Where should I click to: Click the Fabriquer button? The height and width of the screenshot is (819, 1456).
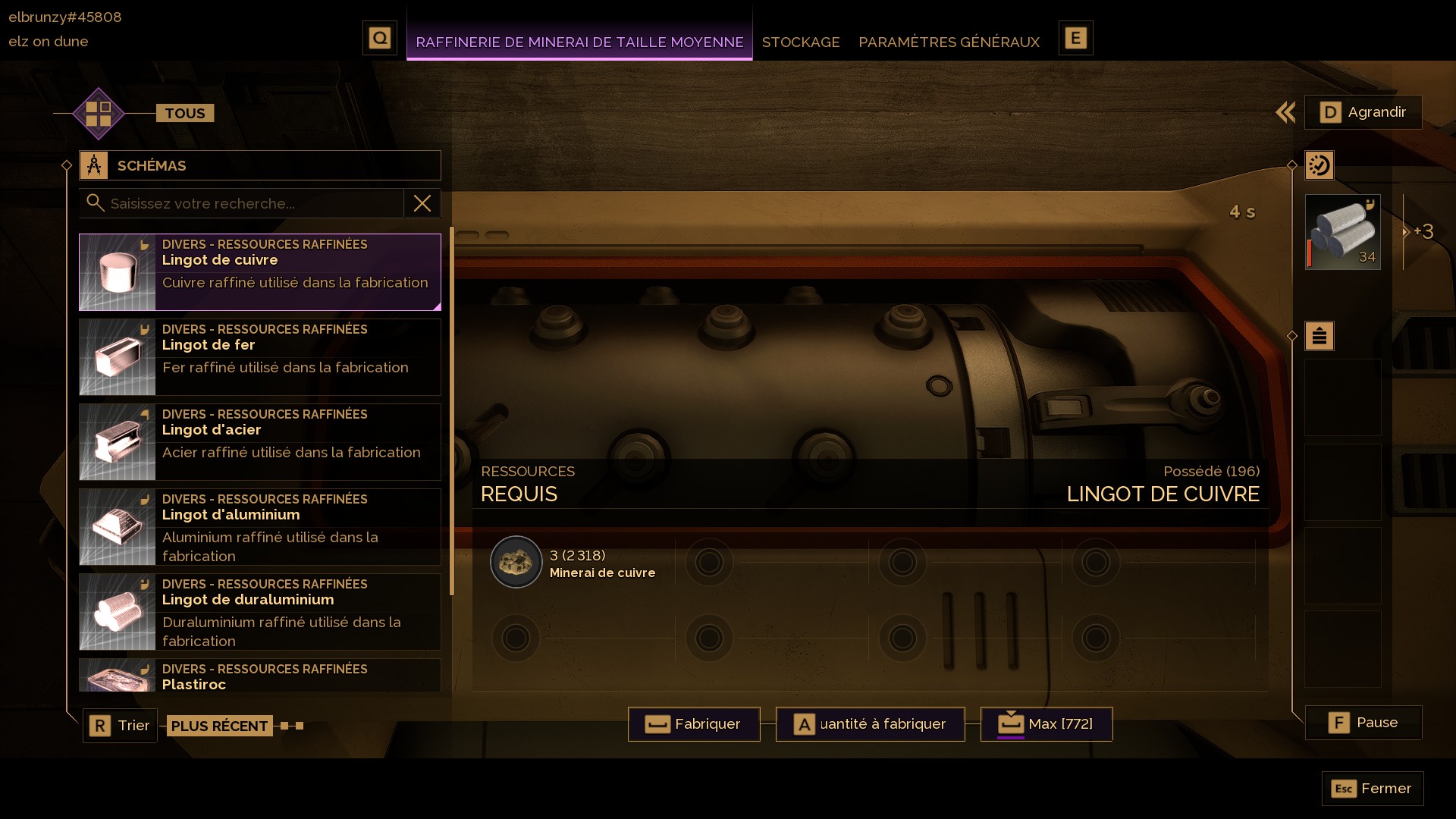point(694,724)
